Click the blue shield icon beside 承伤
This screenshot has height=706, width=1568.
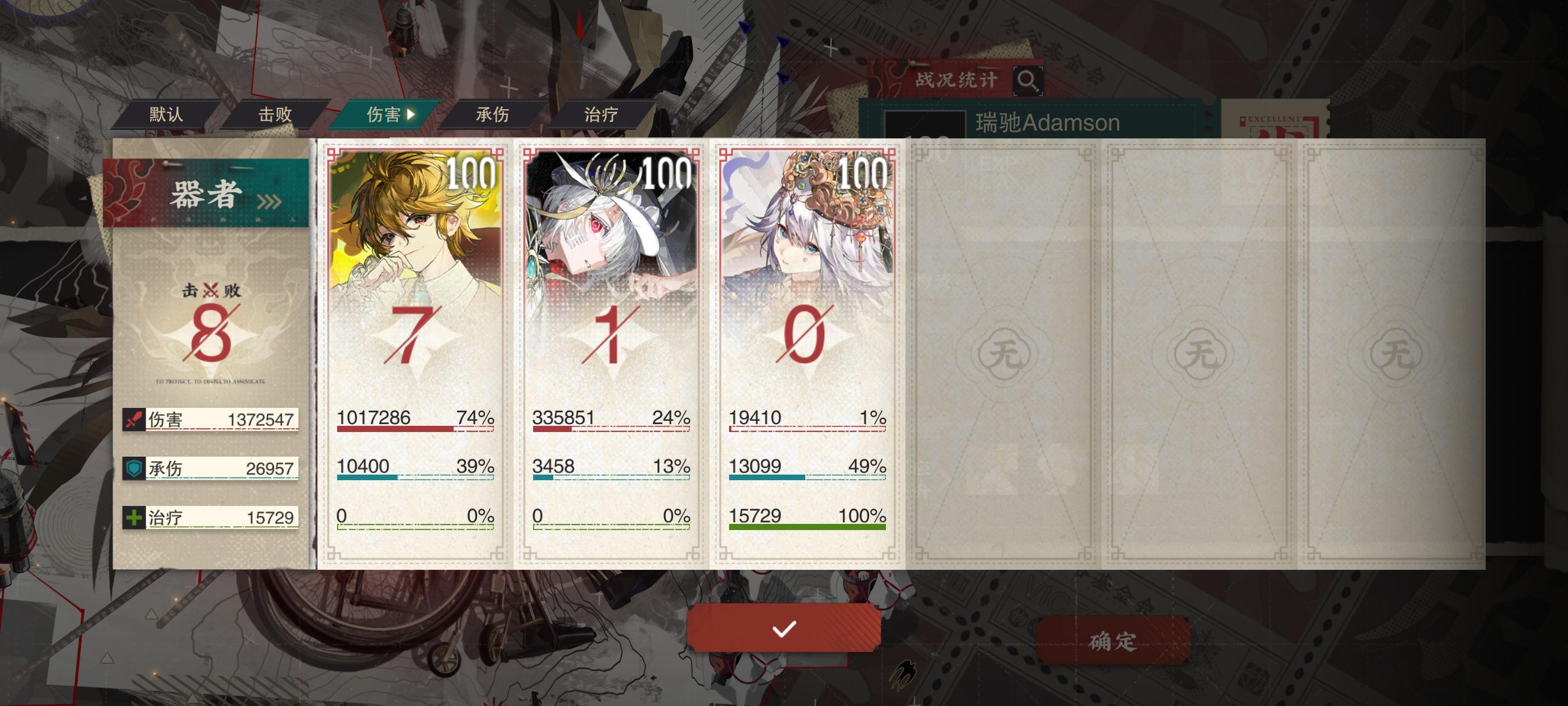(x=135, y=468)
